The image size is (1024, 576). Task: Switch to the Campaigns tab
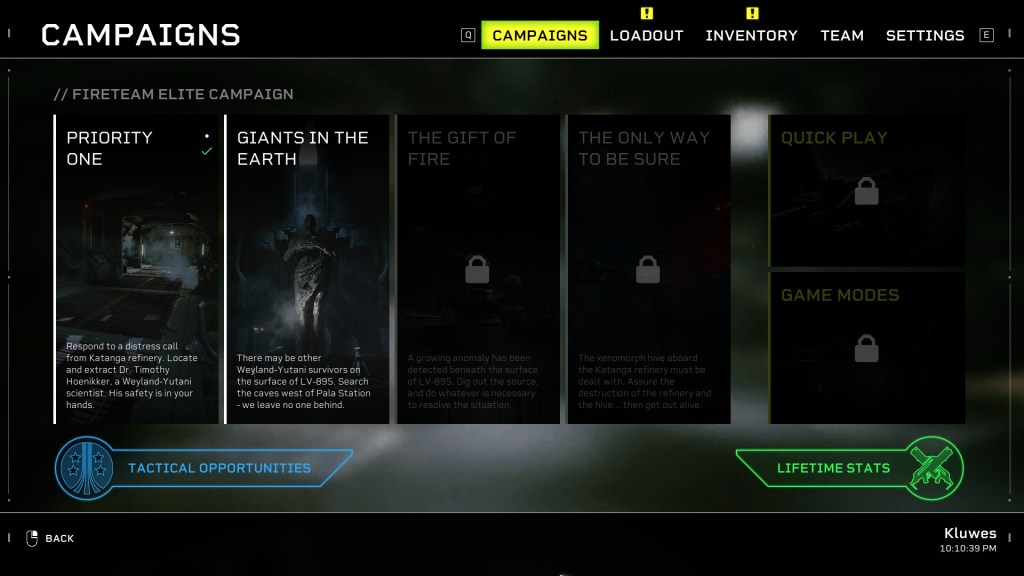(x=540, y=35)
